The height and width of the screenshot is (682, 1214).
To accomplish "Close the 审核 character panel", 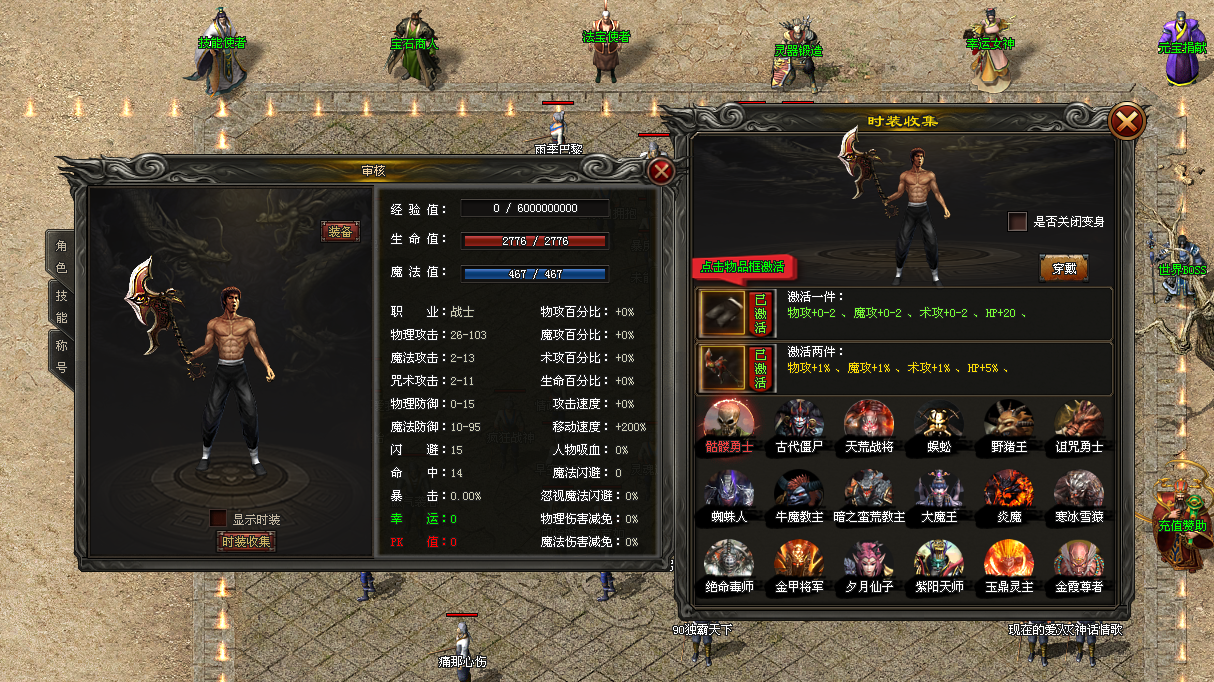I will [x=661, y=171].
